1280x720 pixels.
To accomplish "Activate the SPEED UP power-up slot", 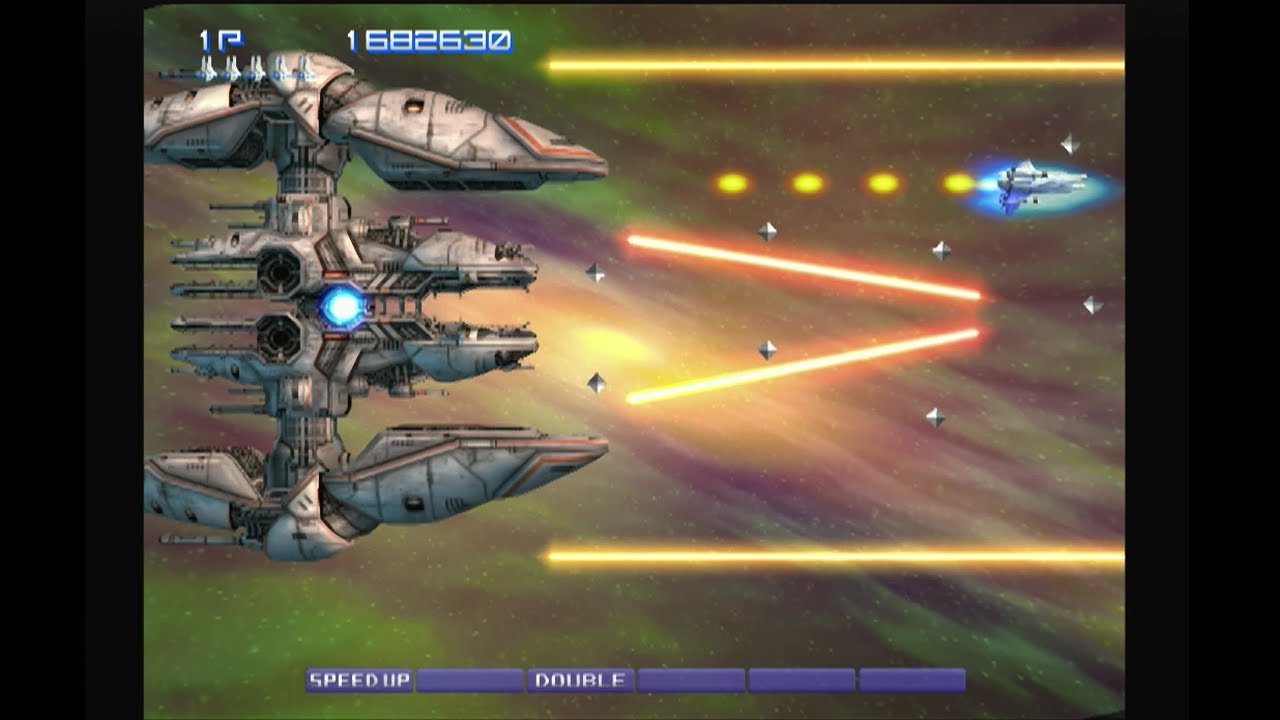I will pyautogui.click(x=360, y=678).
